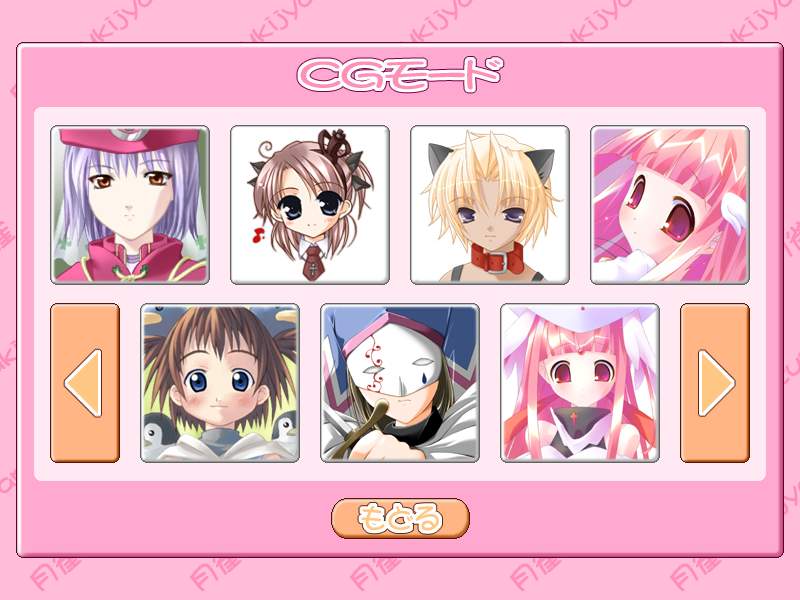The width and height of the screenshot is (800, 600).
Task: Click the もどる back button
Action: (x=400, y=518)
